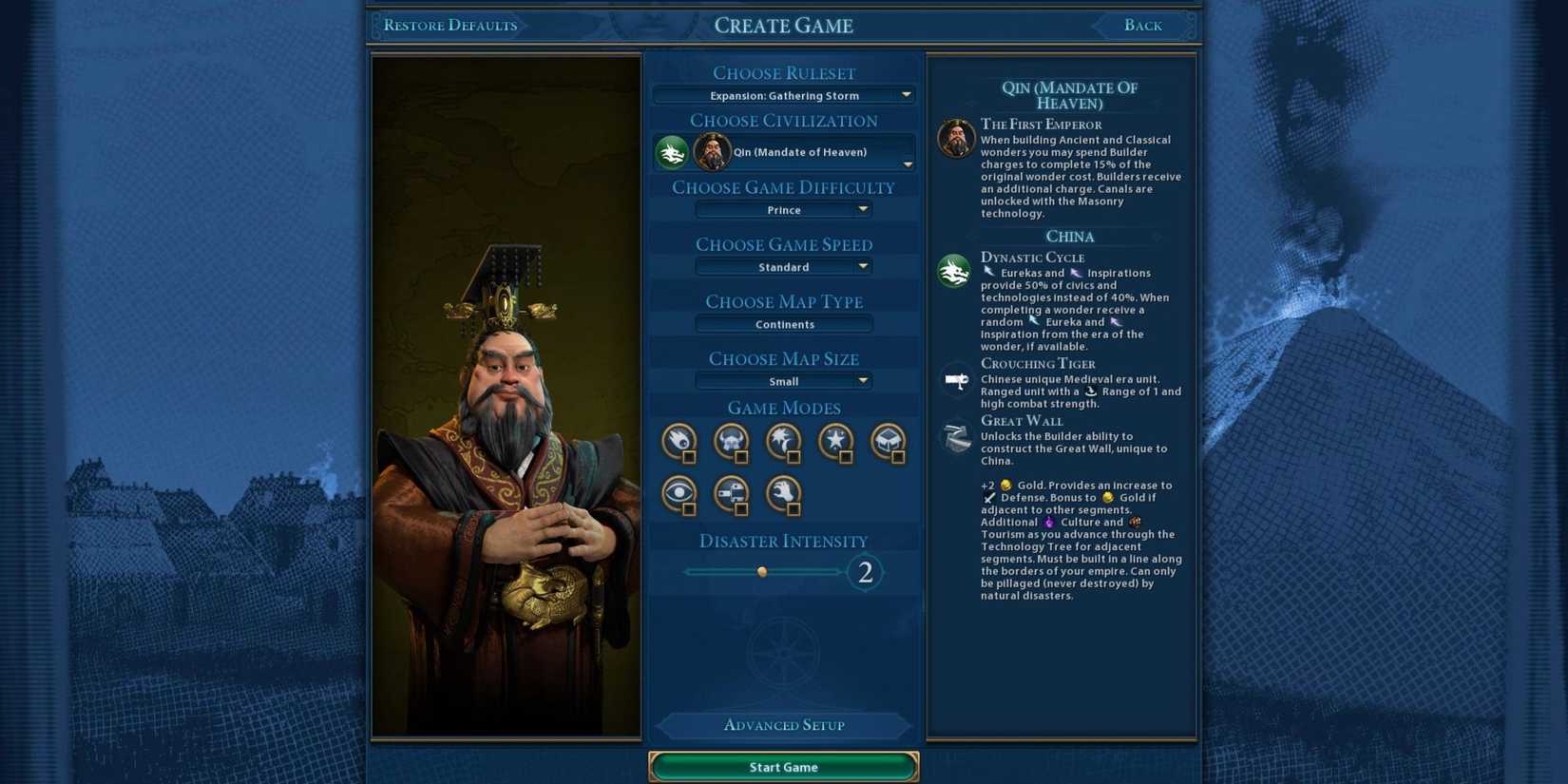Adjust the Disaster Intensity slider

click(760, 571)
